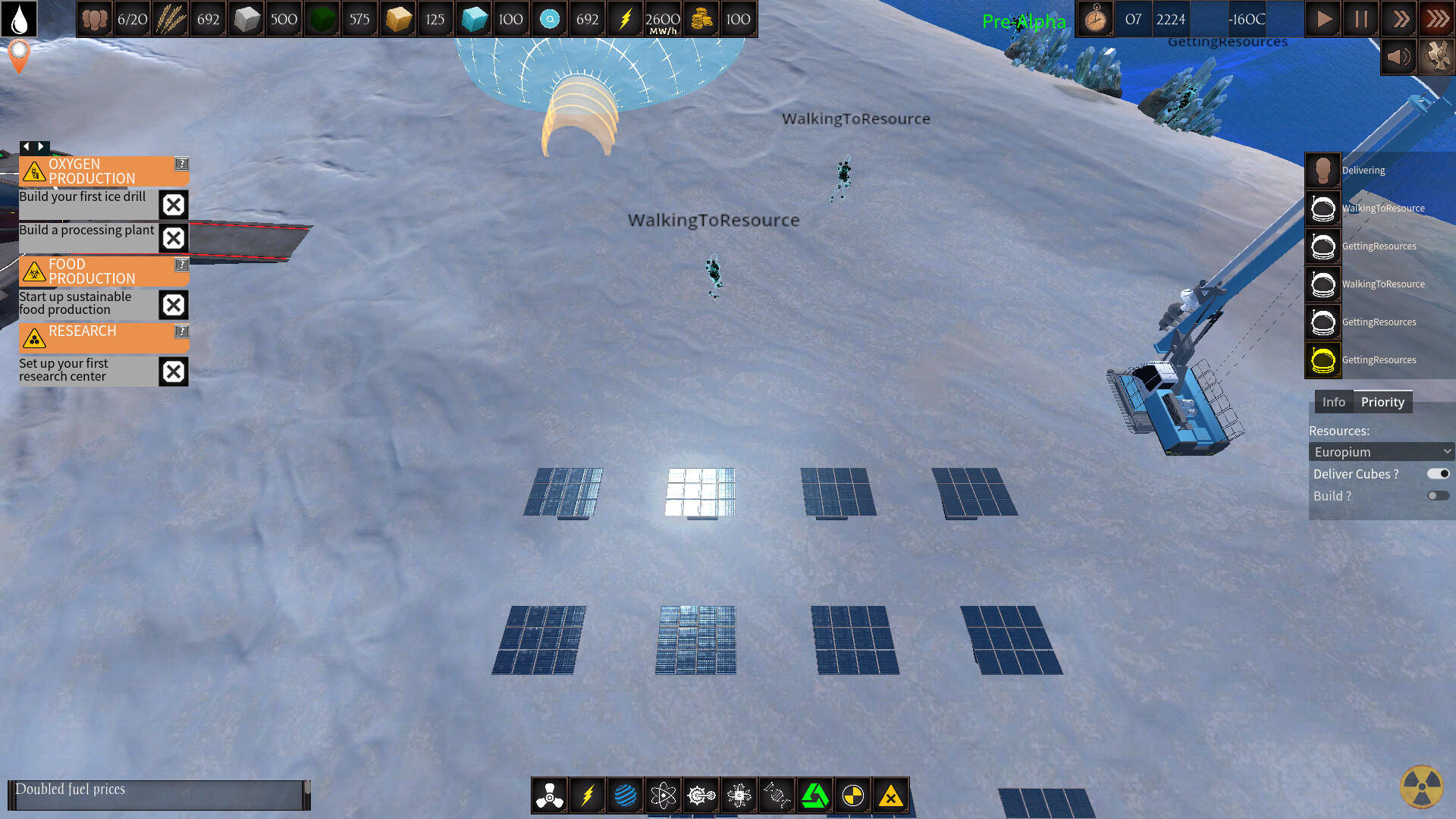The height and width of the screenshot is (819, 1456).
Task: Open the Europium resources dropdown
Action: pos(1381,451)
